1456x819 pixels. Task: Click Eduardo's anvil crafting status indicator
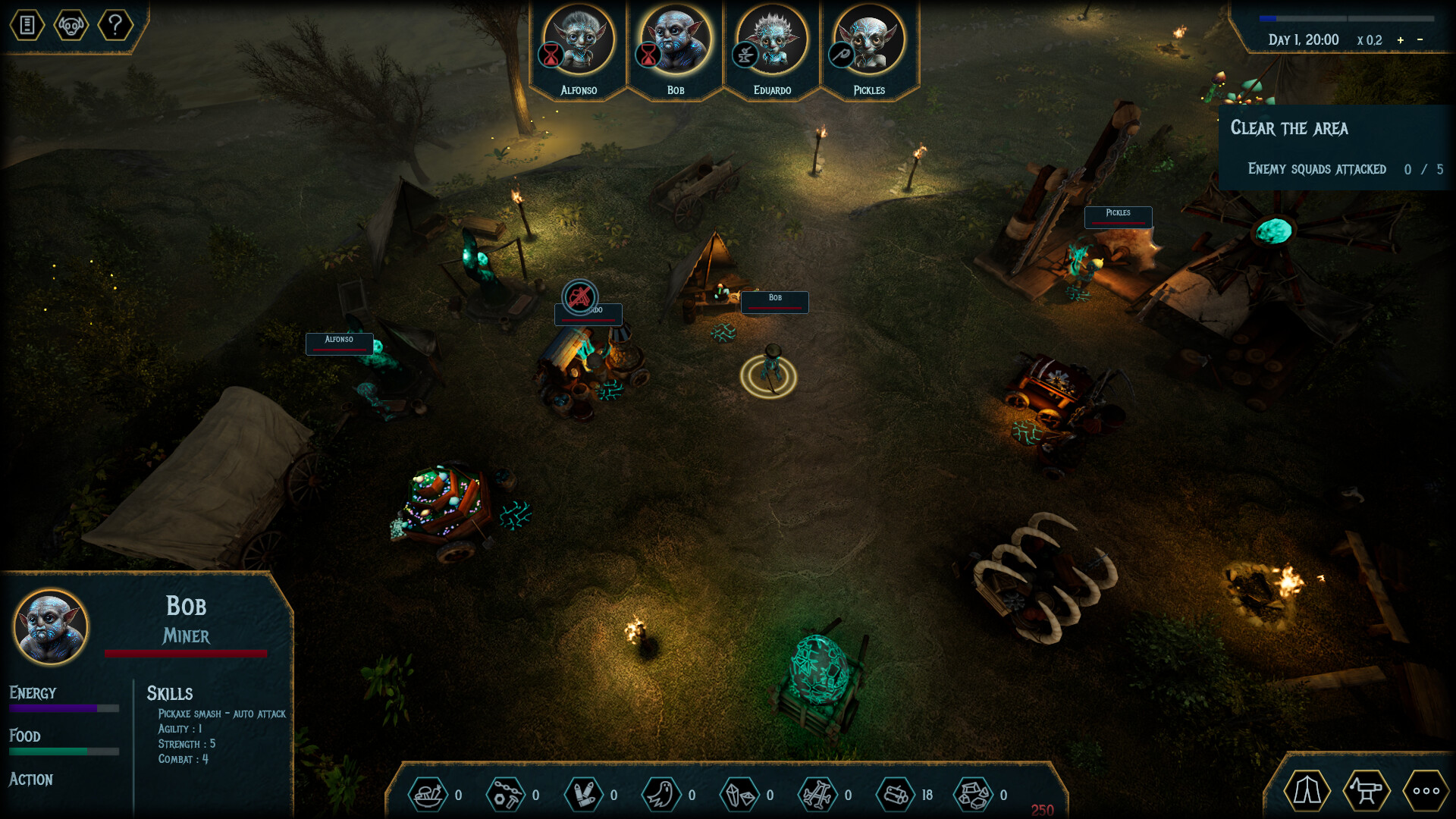tap(745, 55)
